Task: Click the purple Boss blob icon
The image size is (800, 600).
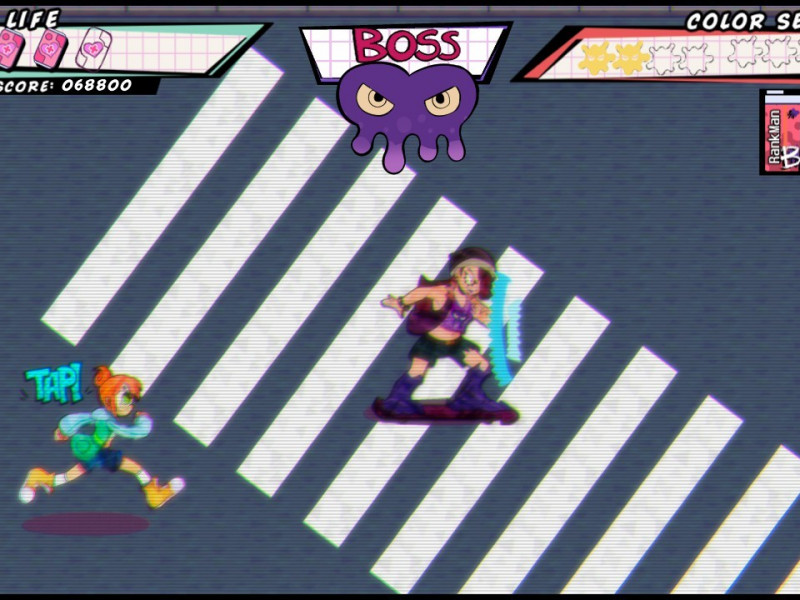Action: [407, 107]
